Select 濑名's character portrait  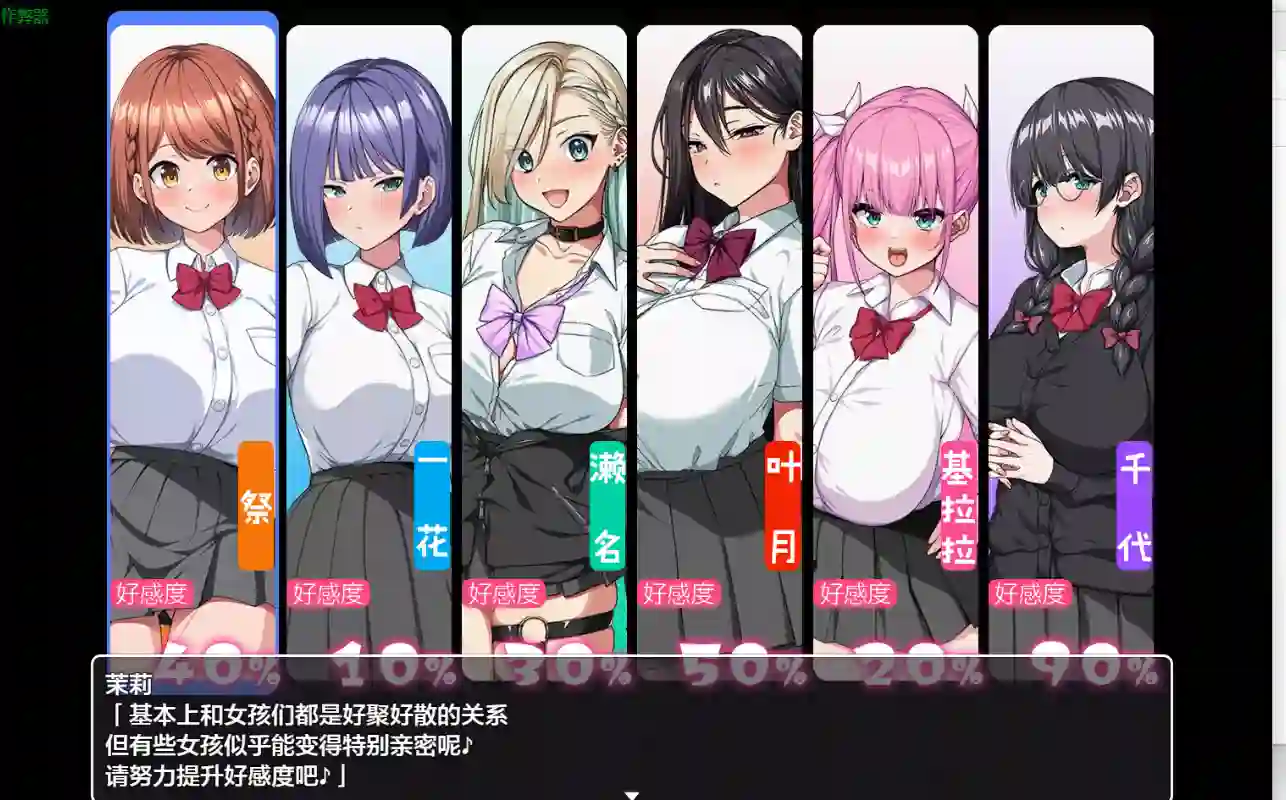pos(545,300)
